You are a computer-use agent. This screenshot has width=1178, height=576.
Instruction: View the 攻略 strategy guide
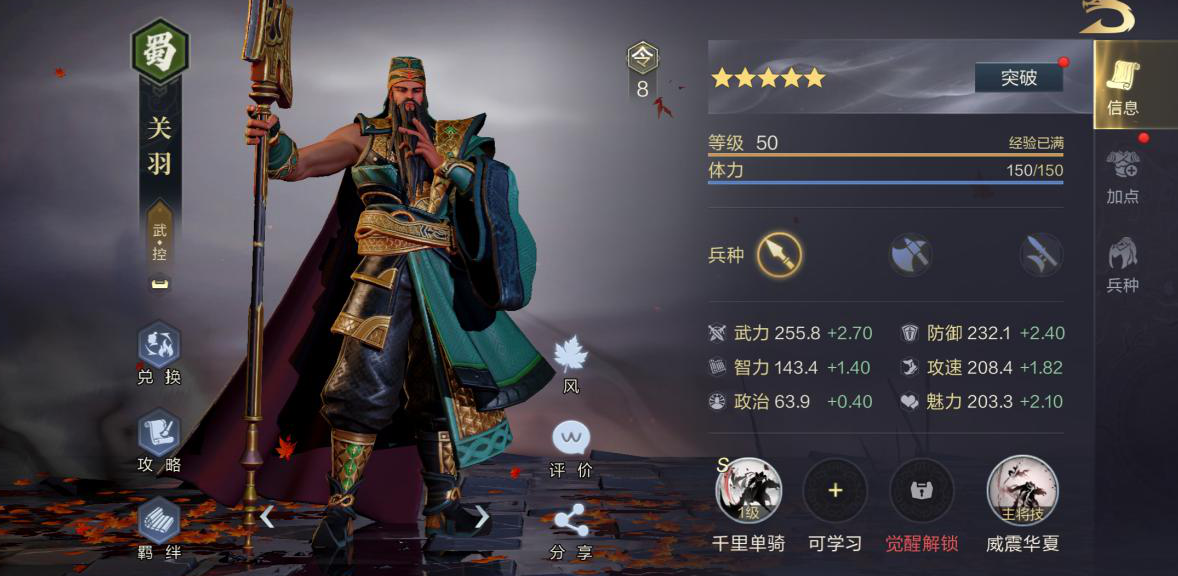tap(159, 439)
